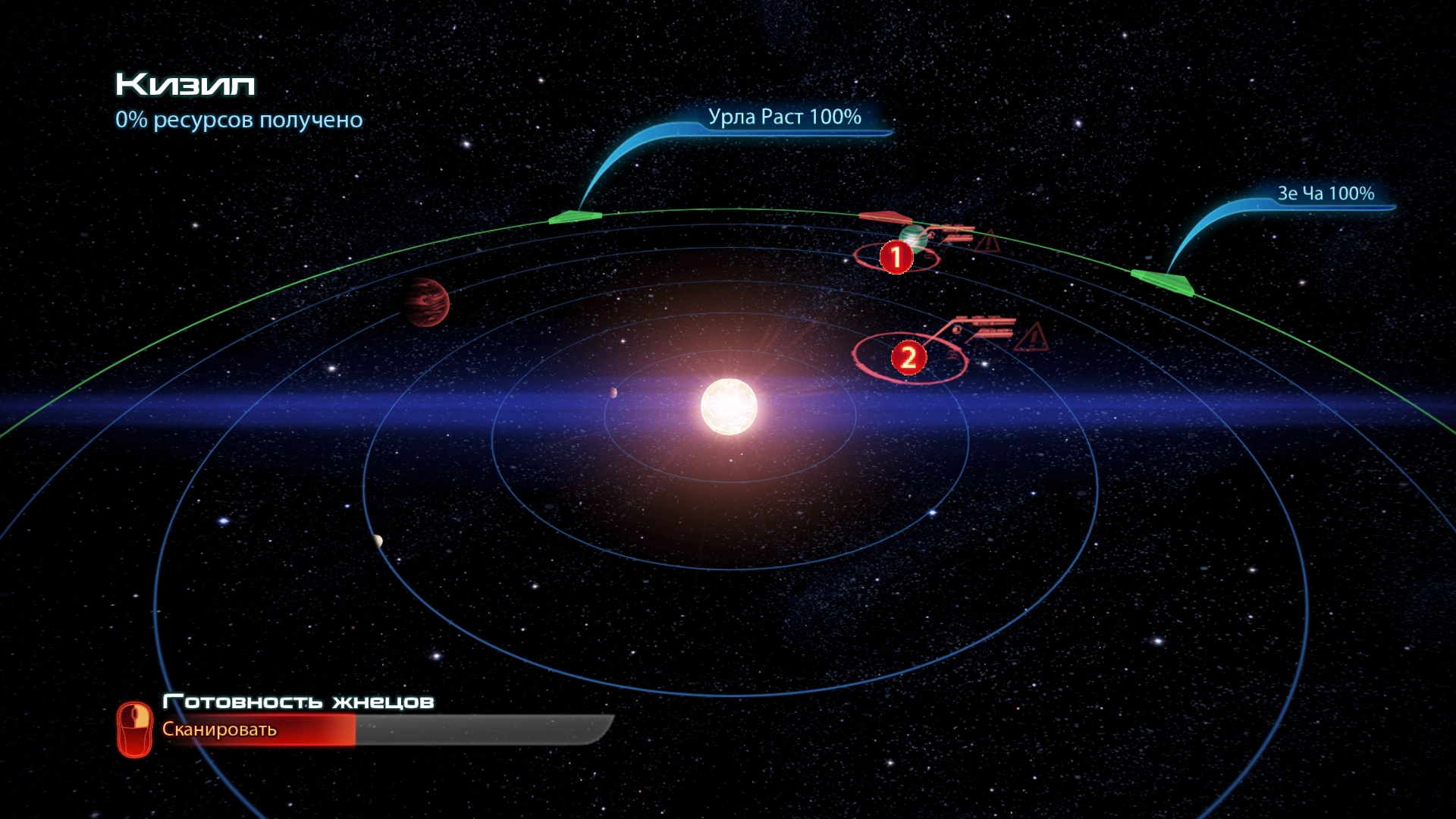This screenshot has width=1456, height=819.
Task: Select the green exit arrow toward Зе Ча
Action: click(1163, 281)
